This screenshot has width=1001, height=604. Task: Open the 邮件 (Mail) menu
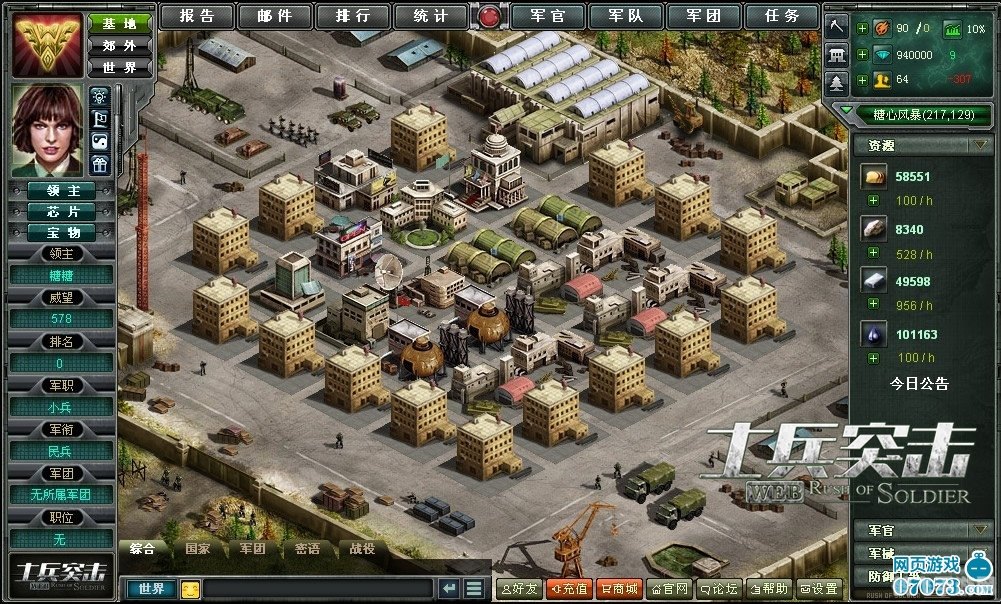[274, 16]
